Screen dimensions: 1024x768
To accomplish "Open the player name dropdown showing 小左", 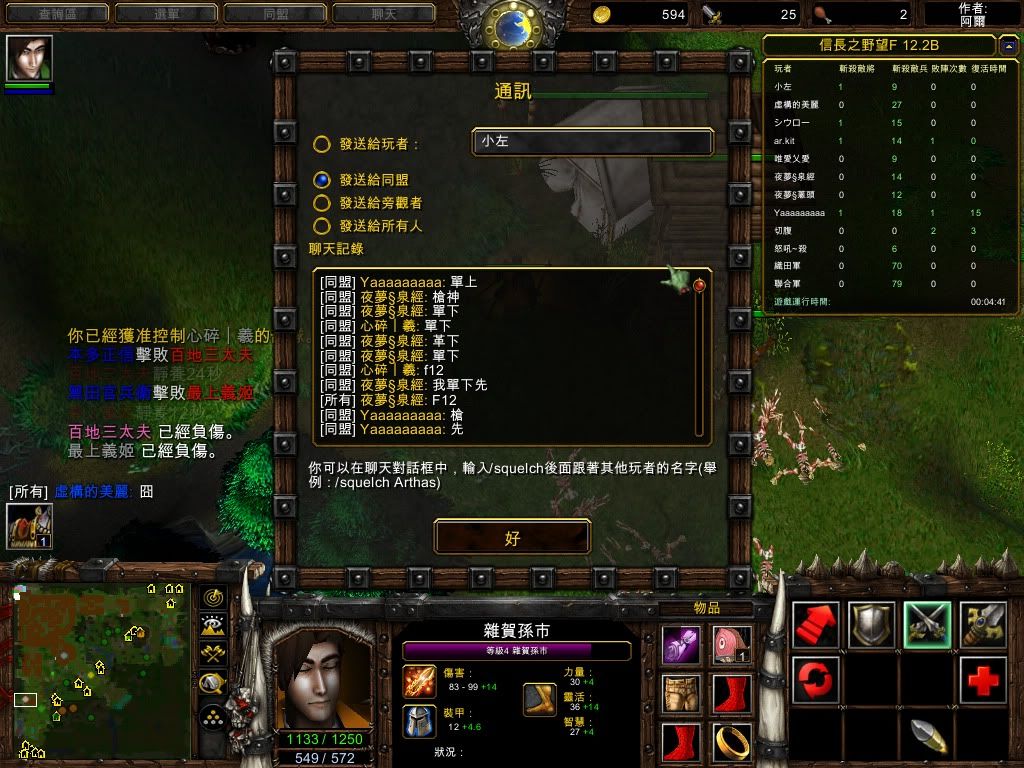I will (593, 142).
